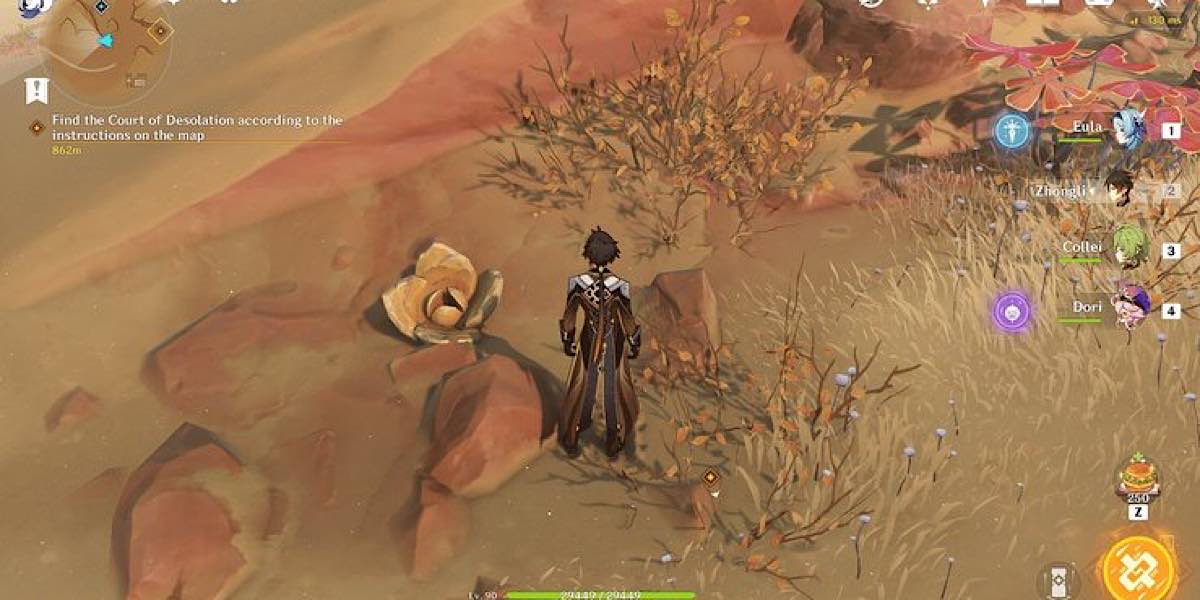Viewport: 1200px width, 600px height.
Task: Activate Zhongli's stone pillar elemental skill
Action: 1058,581
